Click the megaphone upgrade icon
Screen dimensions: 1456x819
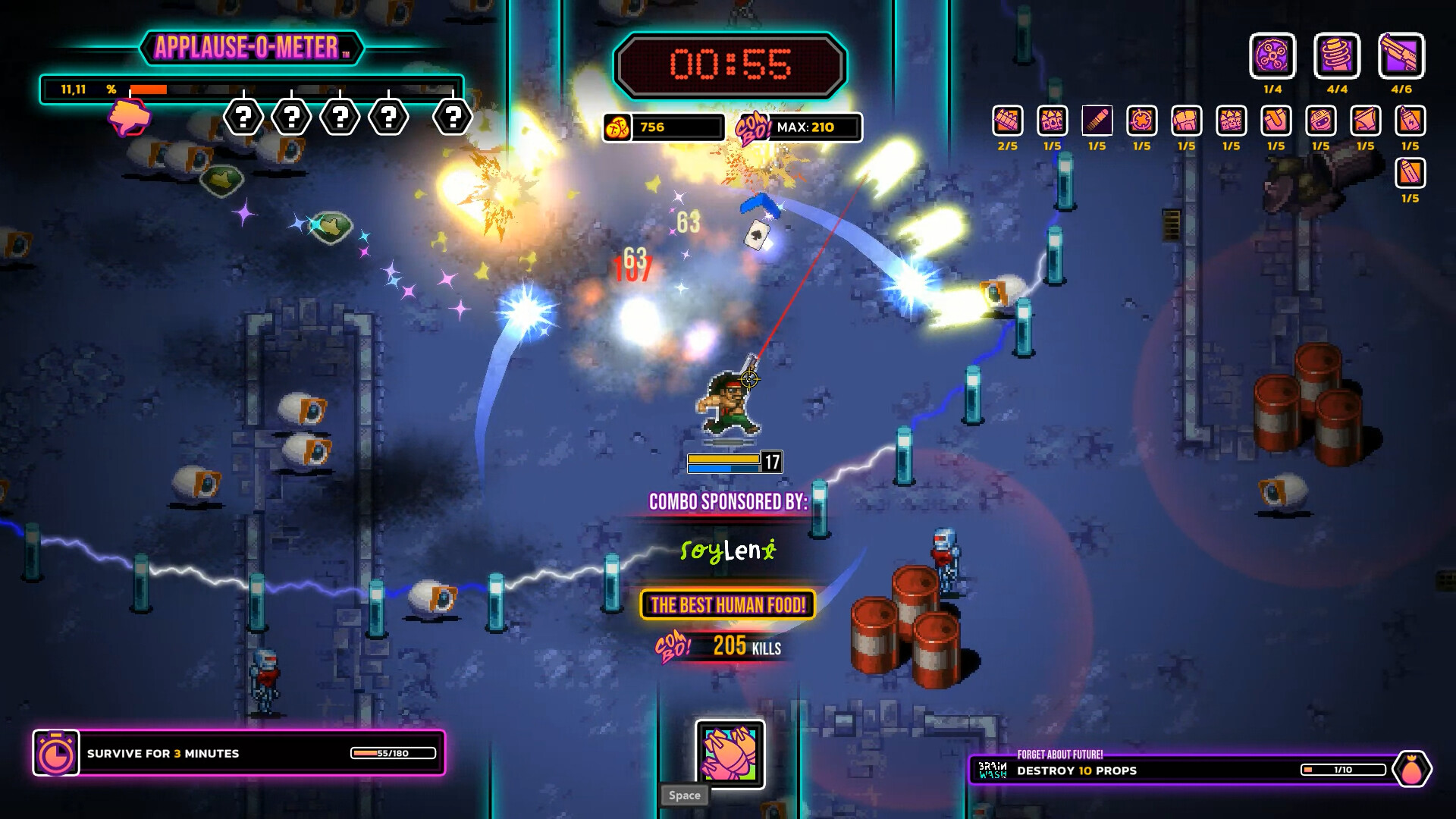click(x=1365, y=121)
